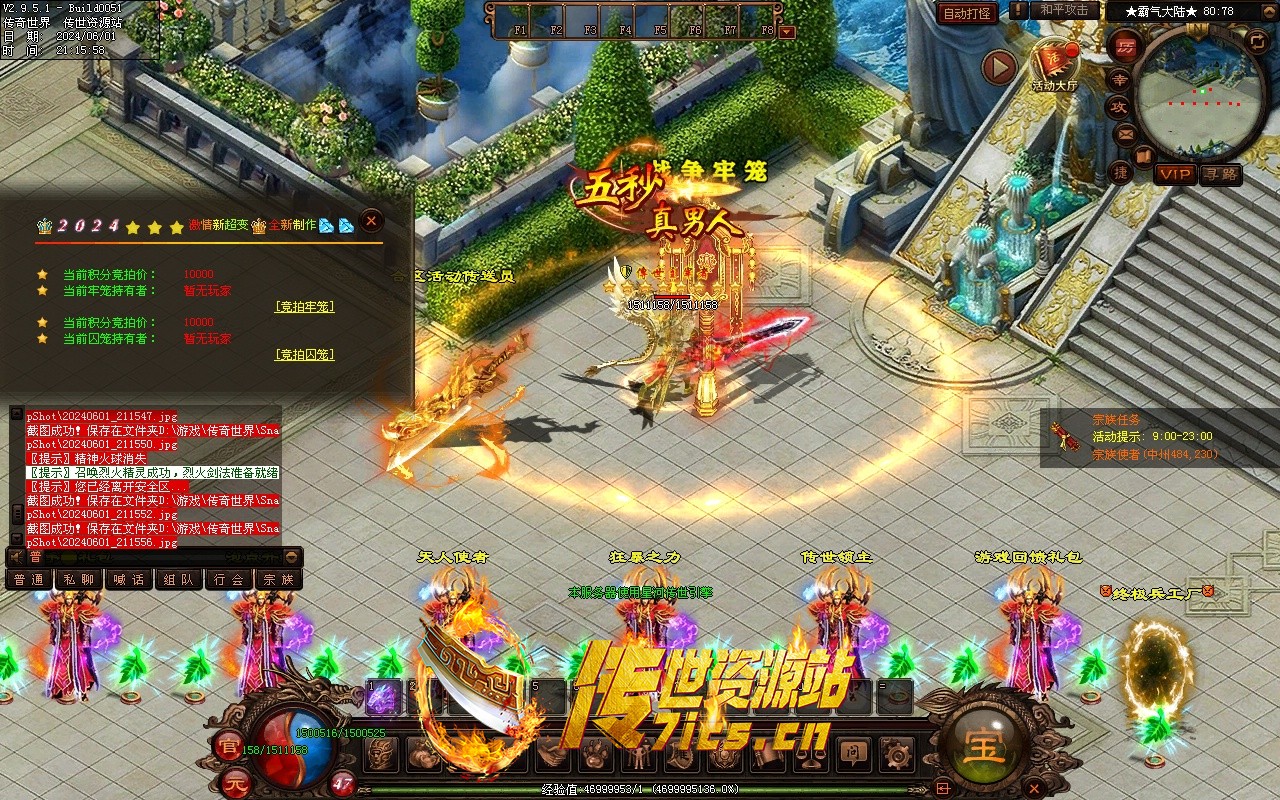This screenshot has width=1280, height=800.
Task: Switch chat to 私聊 channel
Action: pyautogui.click(x=79, y=579)
